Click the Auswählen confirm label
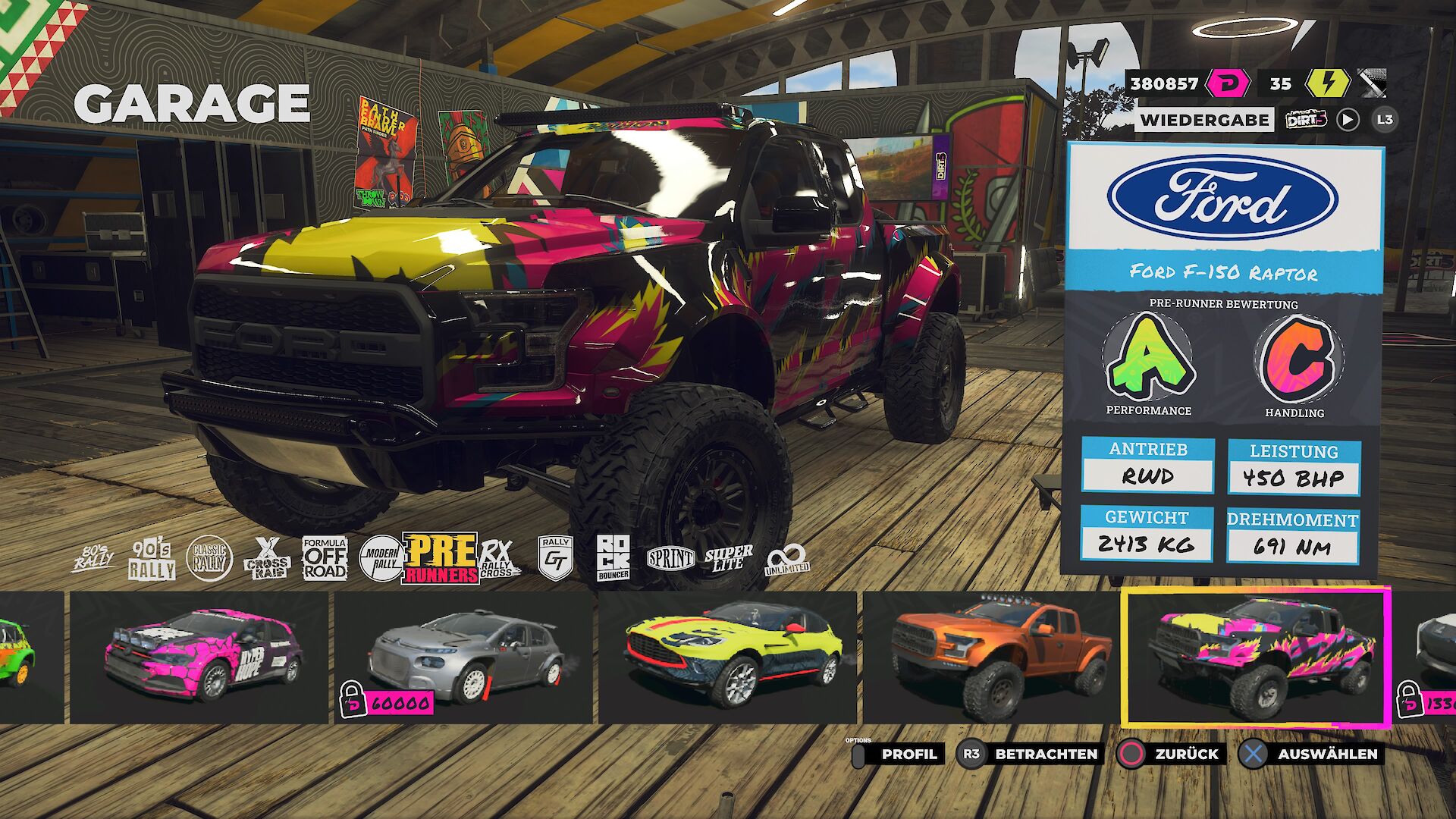 pos(1326,754)
